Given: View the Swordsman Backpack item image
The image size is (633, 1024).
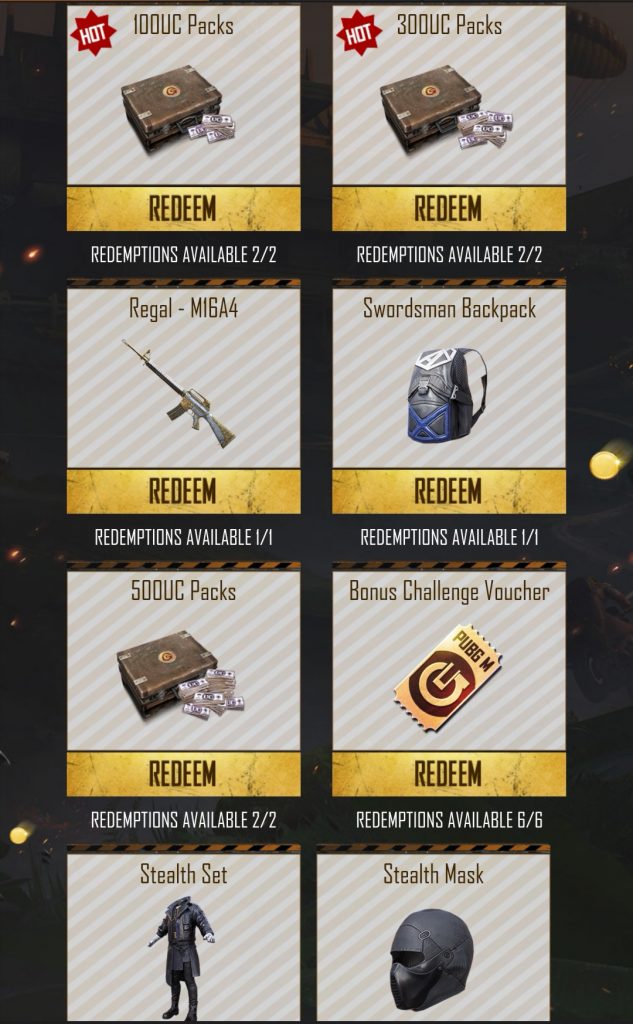Looking at the screenshot, I should pyautogui.click(x=447, y=395).
